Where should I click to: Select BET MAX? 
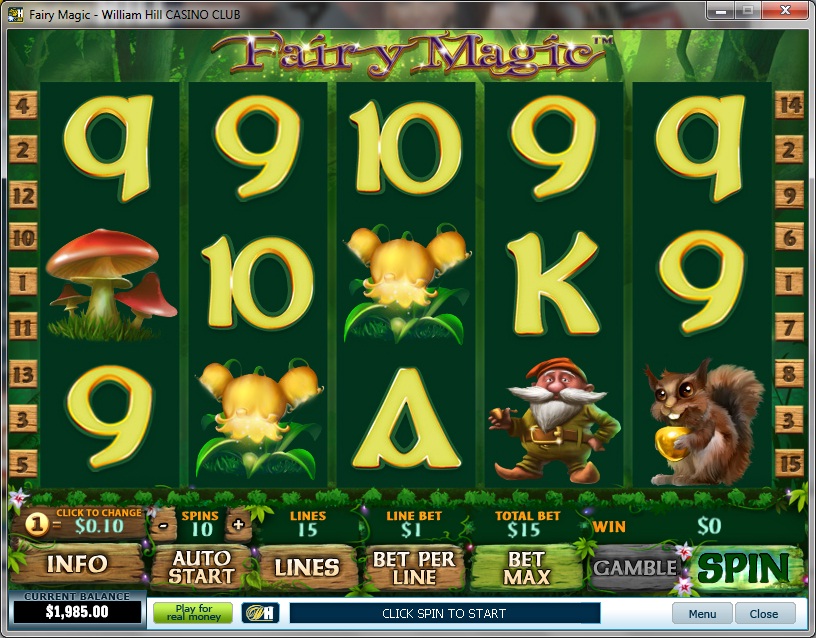[x=526, y=567]
